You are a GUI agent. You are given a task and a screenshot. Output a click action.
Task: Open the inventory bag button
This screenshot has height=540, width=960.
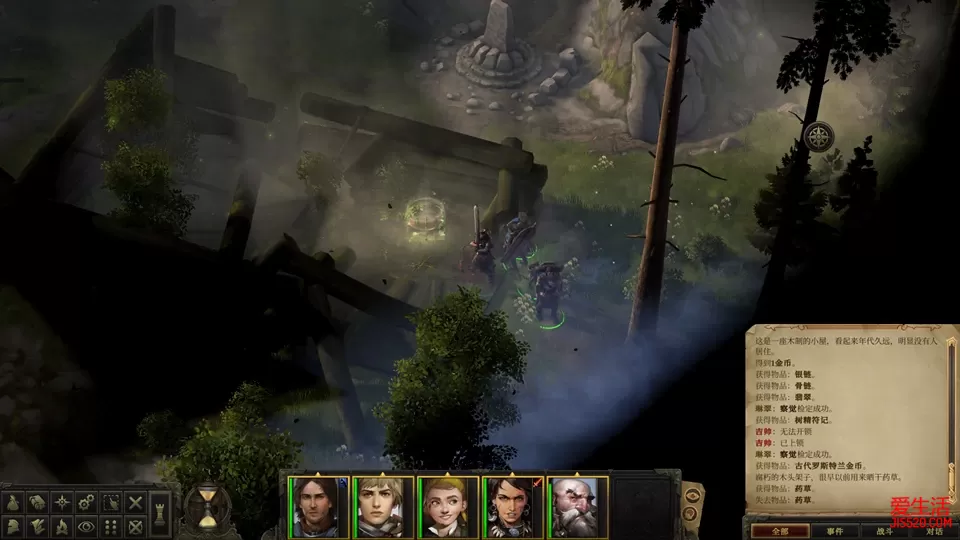[14, 503]
